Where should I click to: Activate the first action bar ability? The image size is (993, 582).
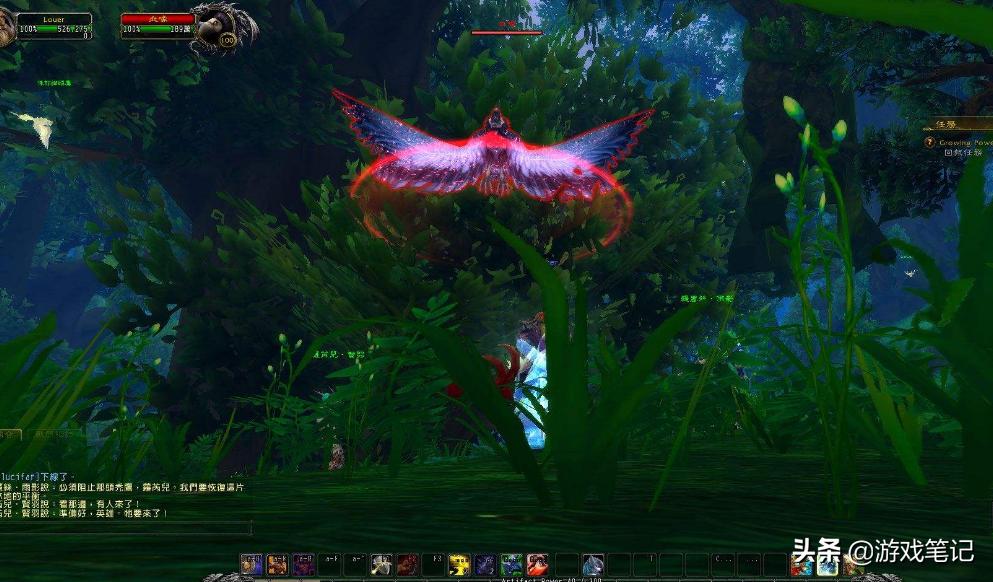(x=251, y=565)
